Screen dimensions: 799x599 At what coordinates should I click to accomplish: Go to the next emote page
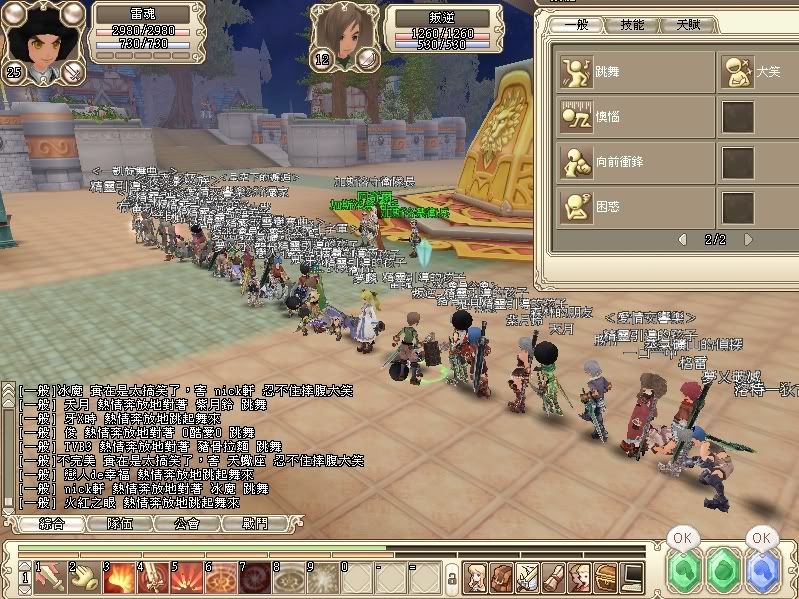tap(749, 240)
